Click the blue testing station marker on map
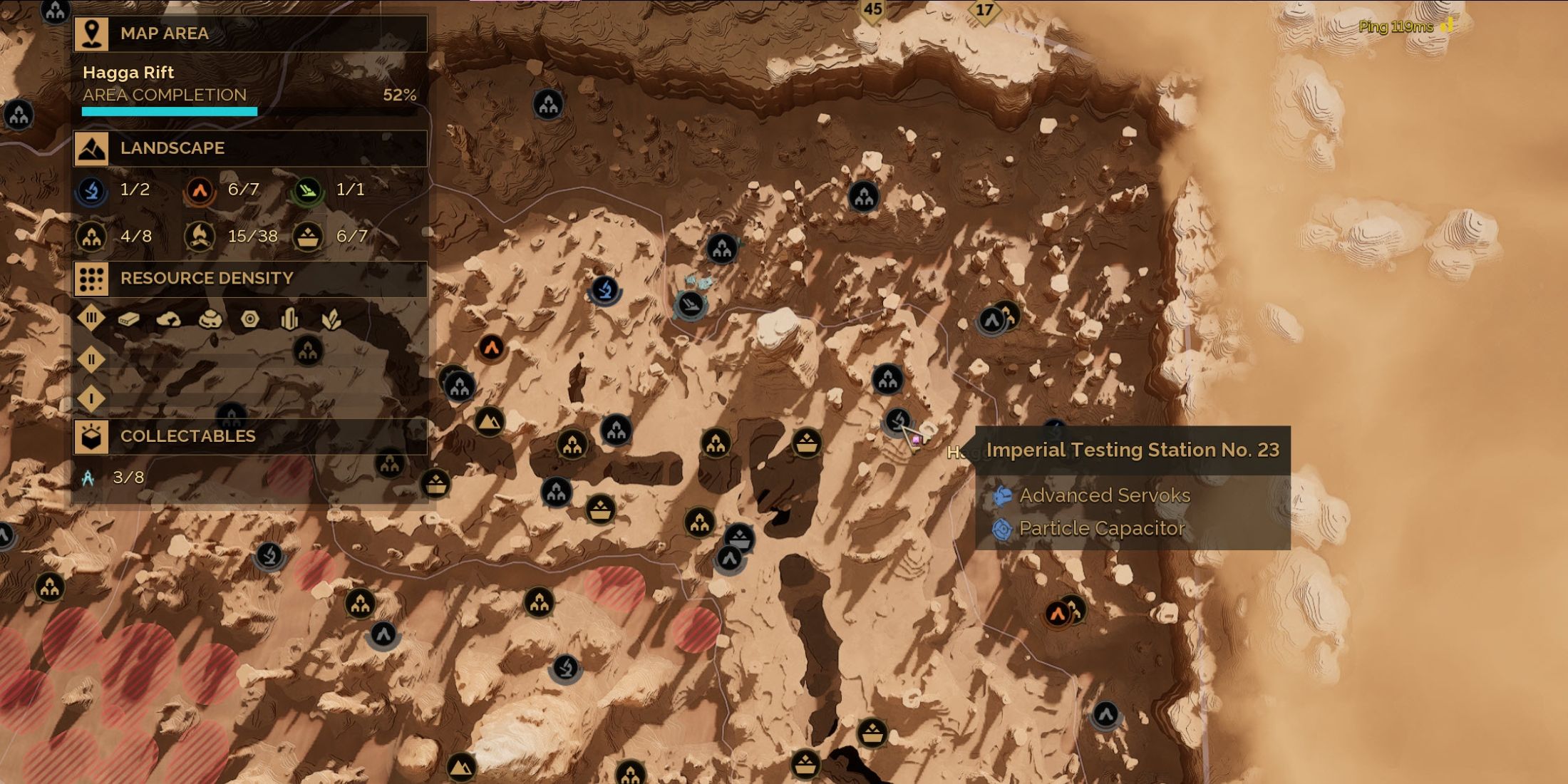 tap(605, 290)
